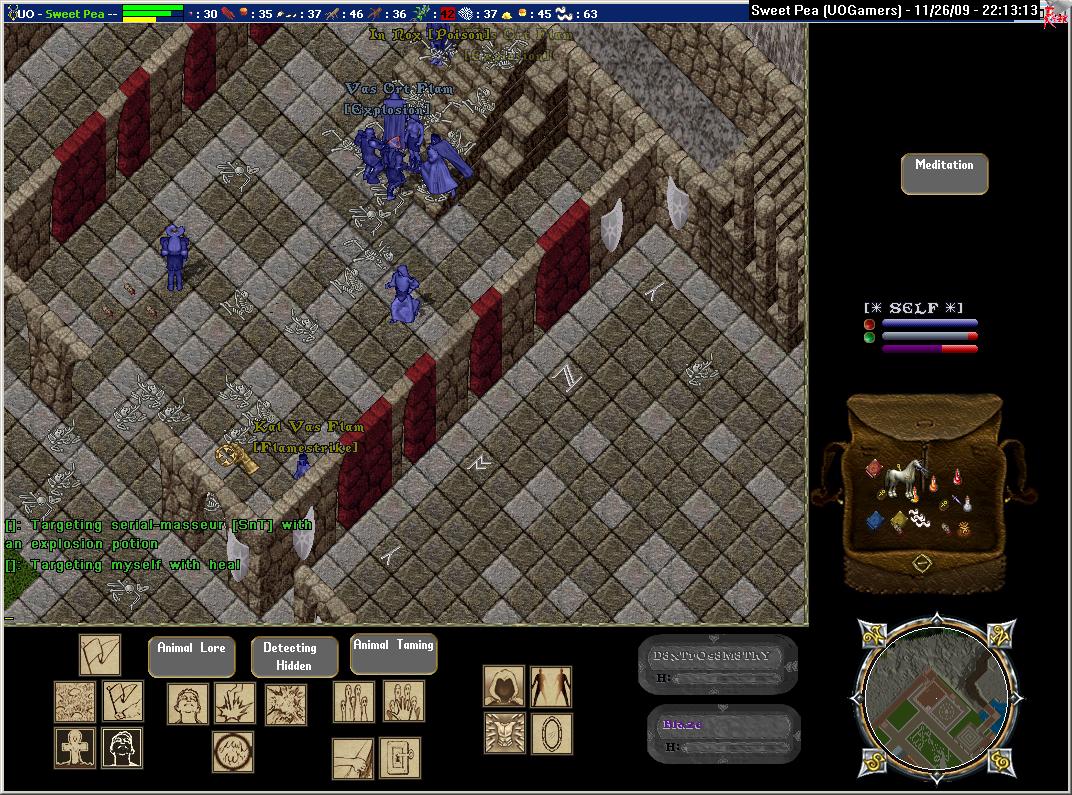Use the Meditation skill button
Image resolution: width=1072 pixels, height=795 pixels.
click(944, 174)
